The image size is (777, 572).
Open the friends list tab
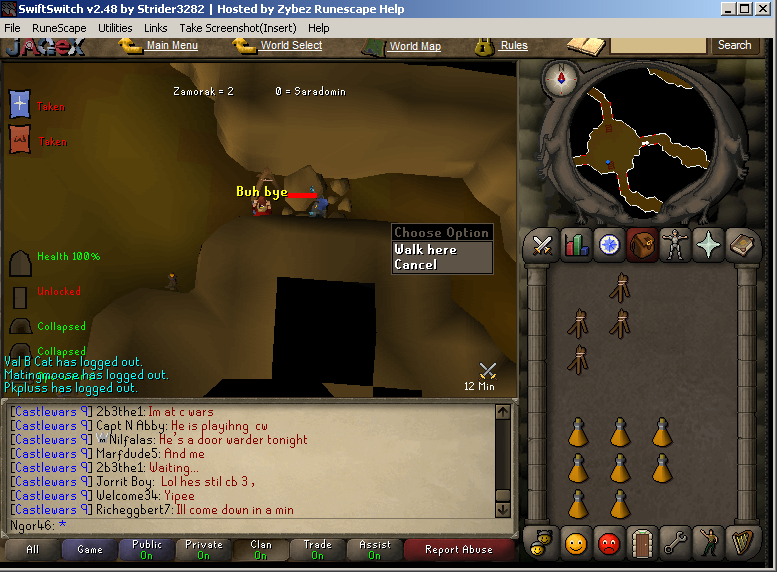click(577, 542)
